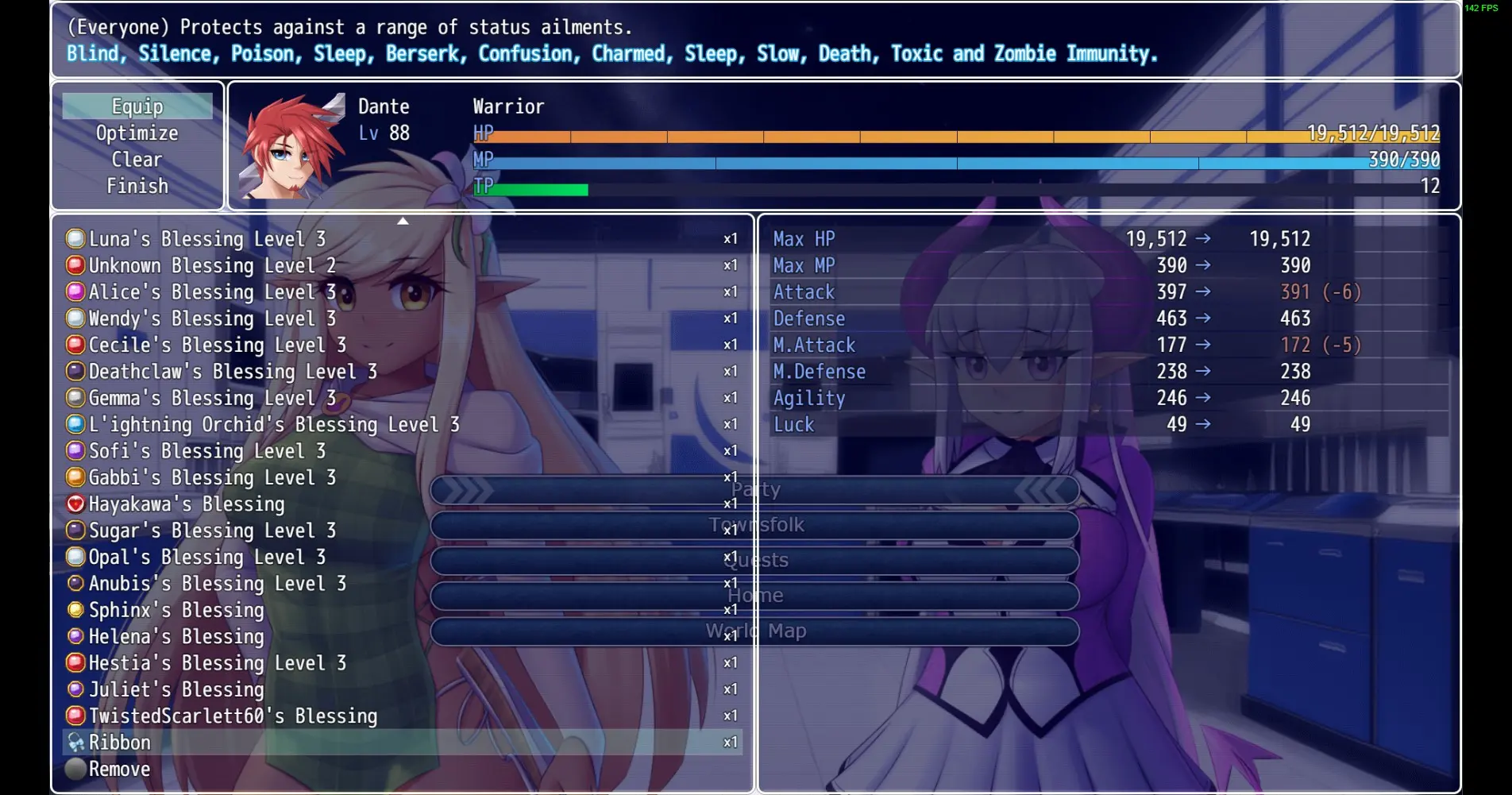Equip the Ribbon accessory
1512x795 pixels.
(120, 743)
